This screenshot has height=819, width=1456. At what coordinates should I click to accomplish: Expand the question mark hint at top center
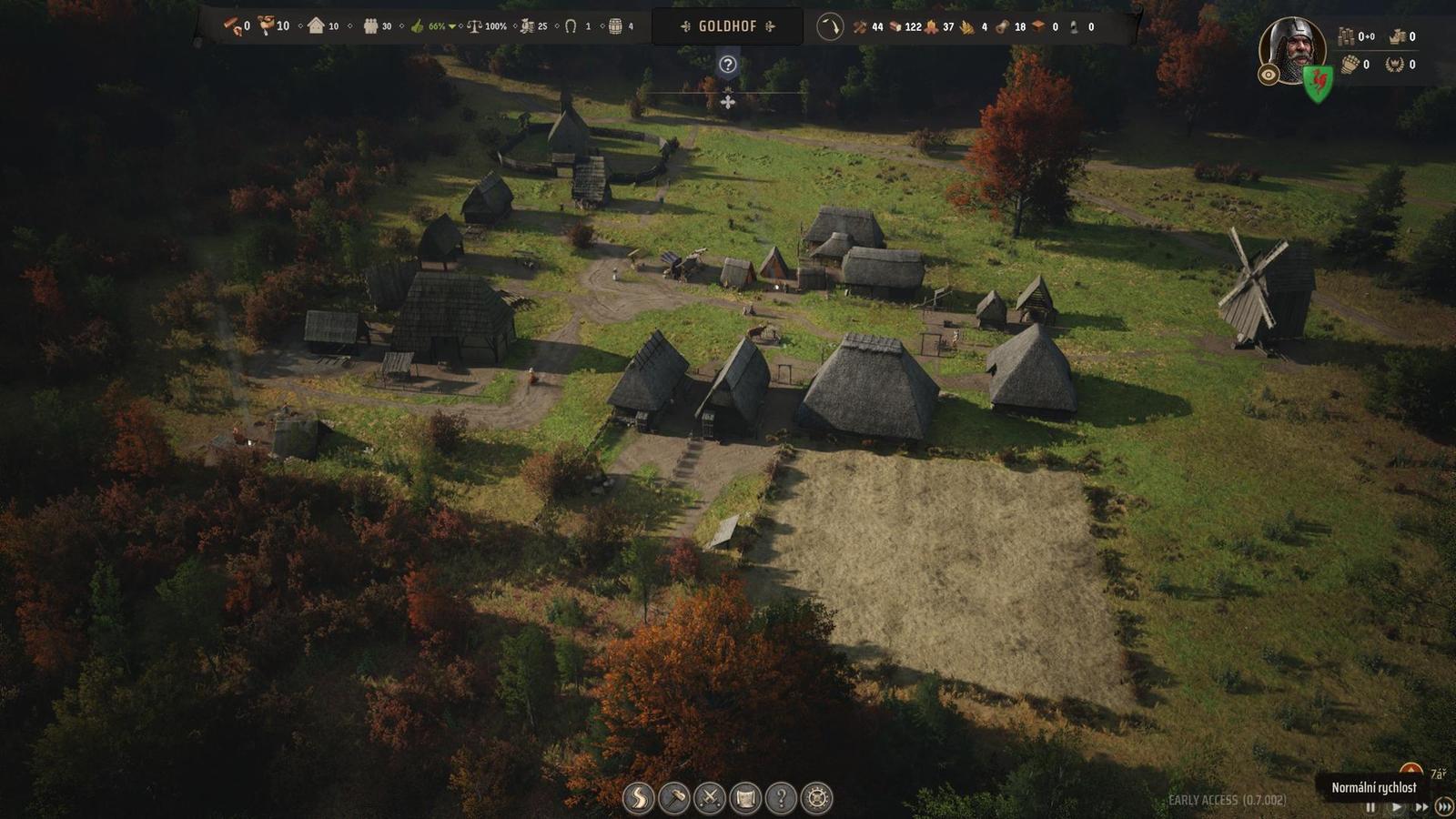[x=727, y=63]
